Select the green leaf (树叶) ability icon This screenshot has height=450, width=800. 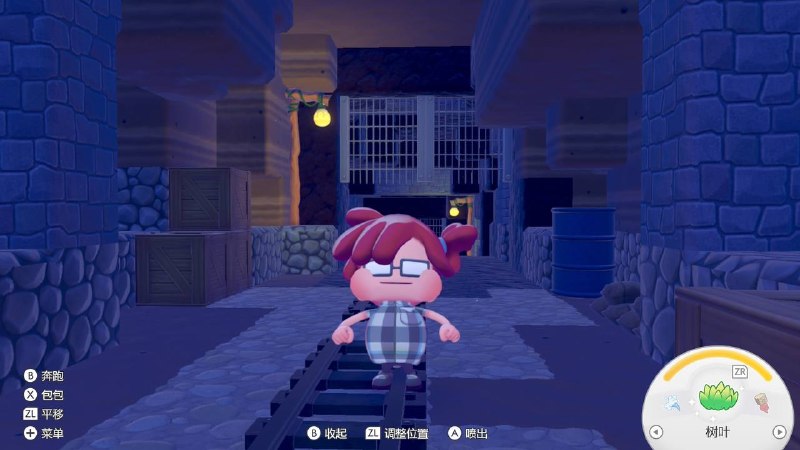[x=717, y=399]
